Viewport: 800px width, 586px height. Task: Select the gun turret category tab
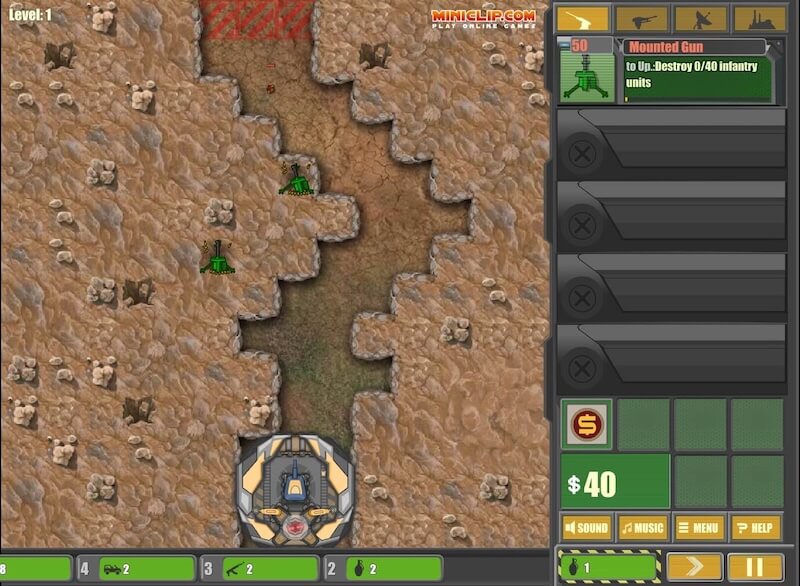point(583,19)
